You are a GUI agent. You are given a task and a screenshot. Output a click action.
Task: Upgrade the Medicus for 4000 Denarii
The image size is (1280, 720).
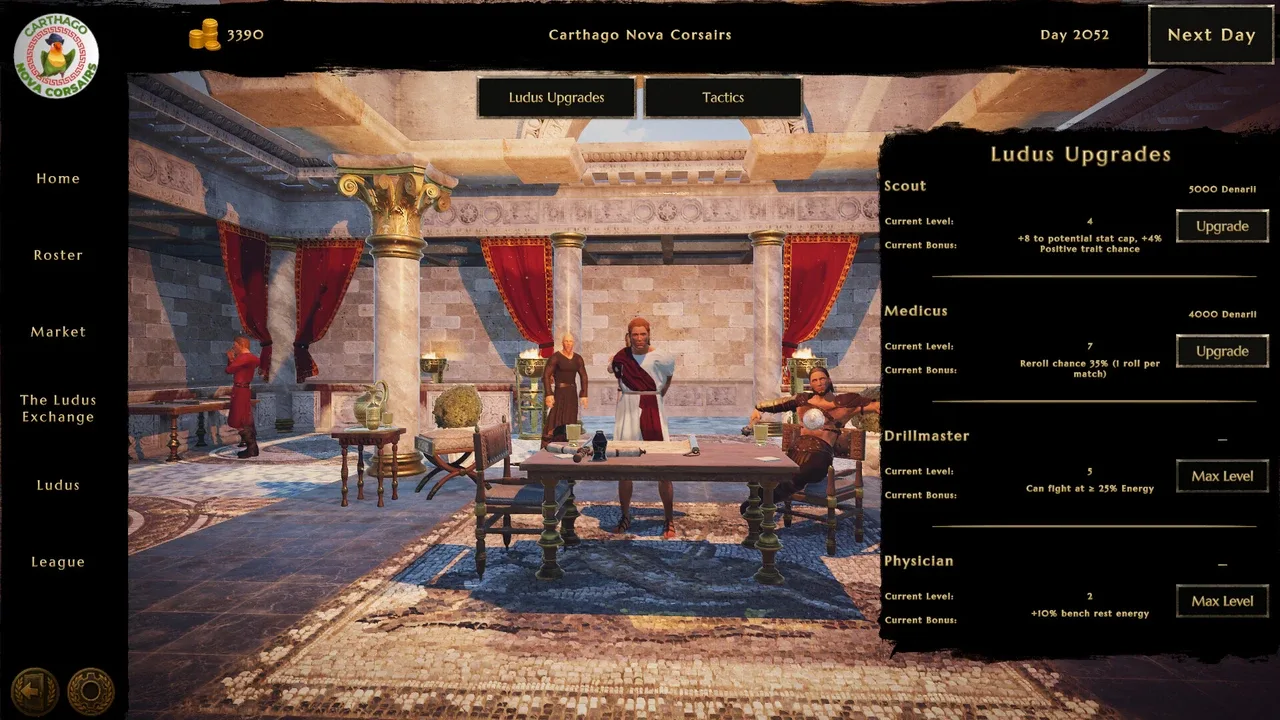tap(1222, 351)
